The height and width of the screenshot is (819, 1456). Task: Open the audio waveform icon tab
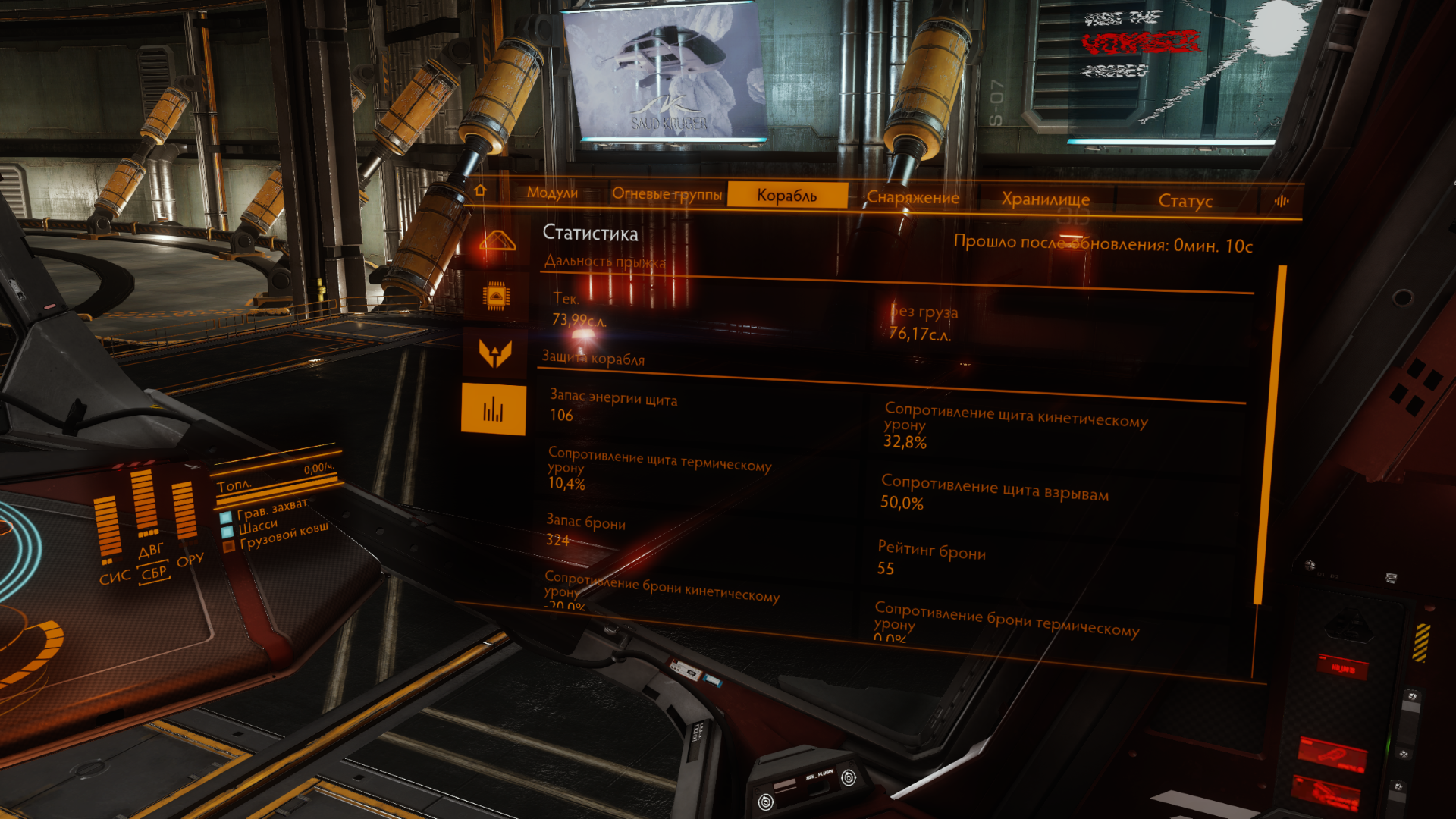(x=1282, y=201)
